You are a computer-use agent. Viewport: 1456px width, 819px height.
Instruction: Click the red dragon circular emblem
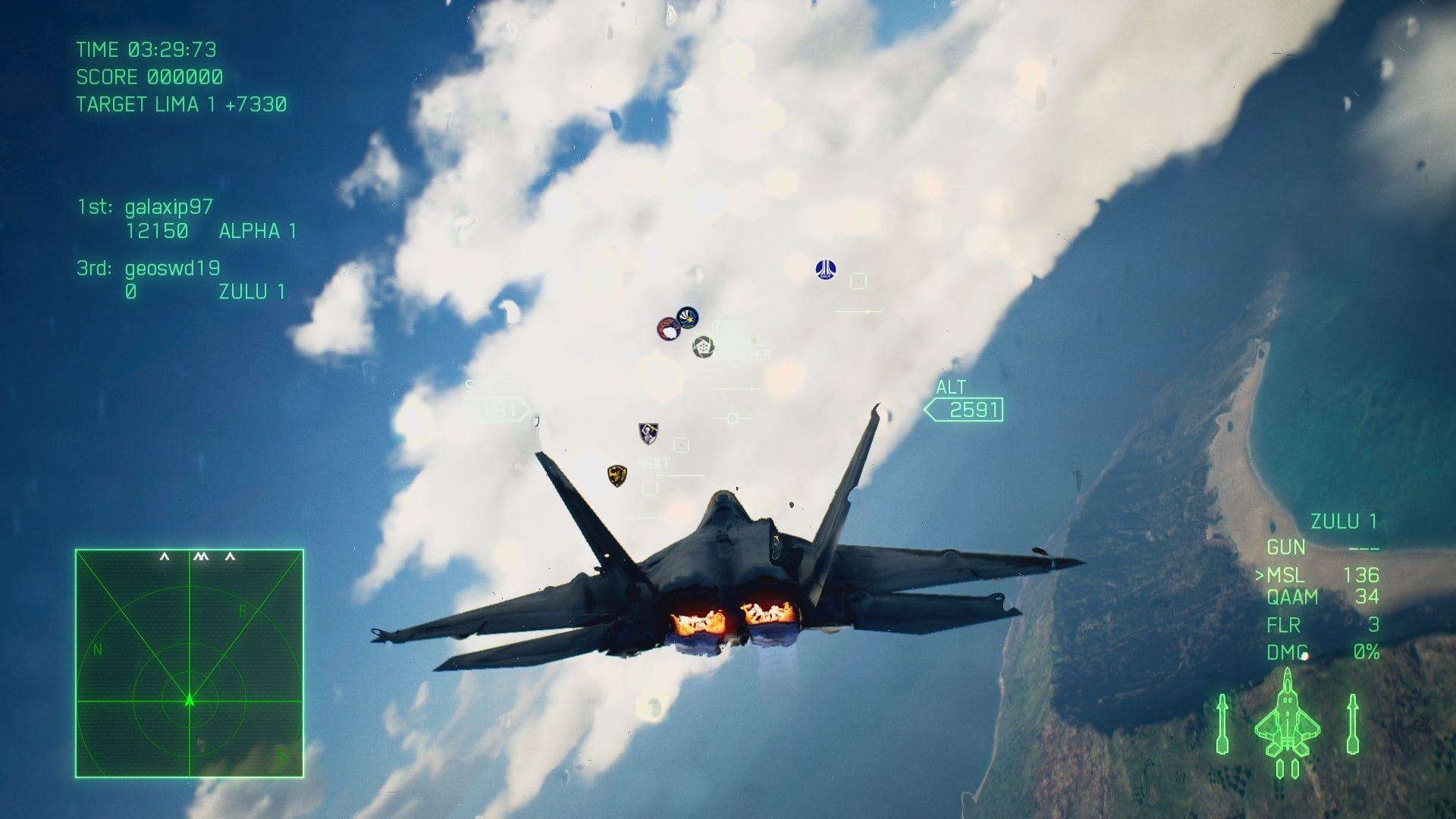coord(668,329)
